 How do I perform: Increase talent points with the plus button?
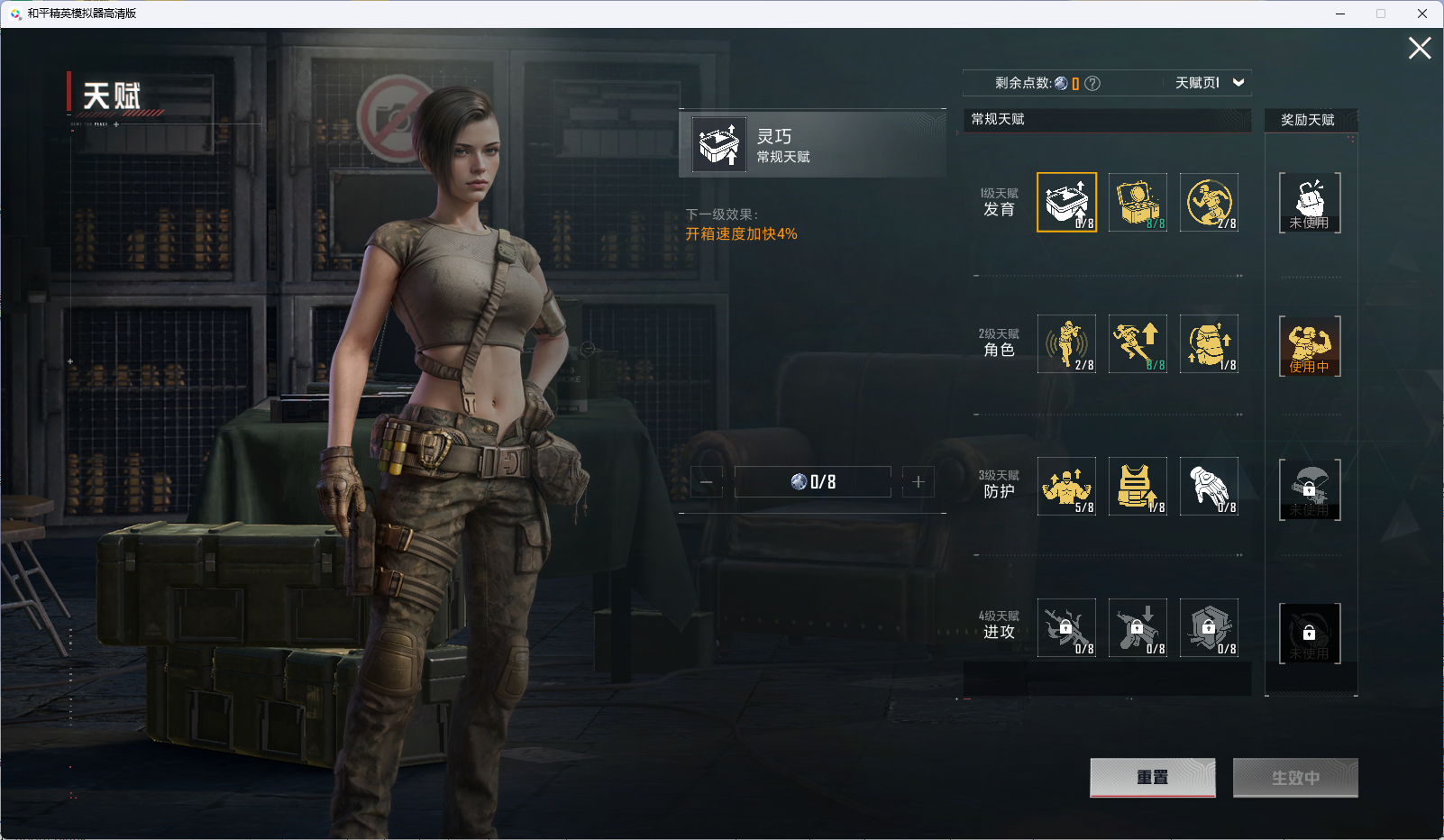coord(918,482)
